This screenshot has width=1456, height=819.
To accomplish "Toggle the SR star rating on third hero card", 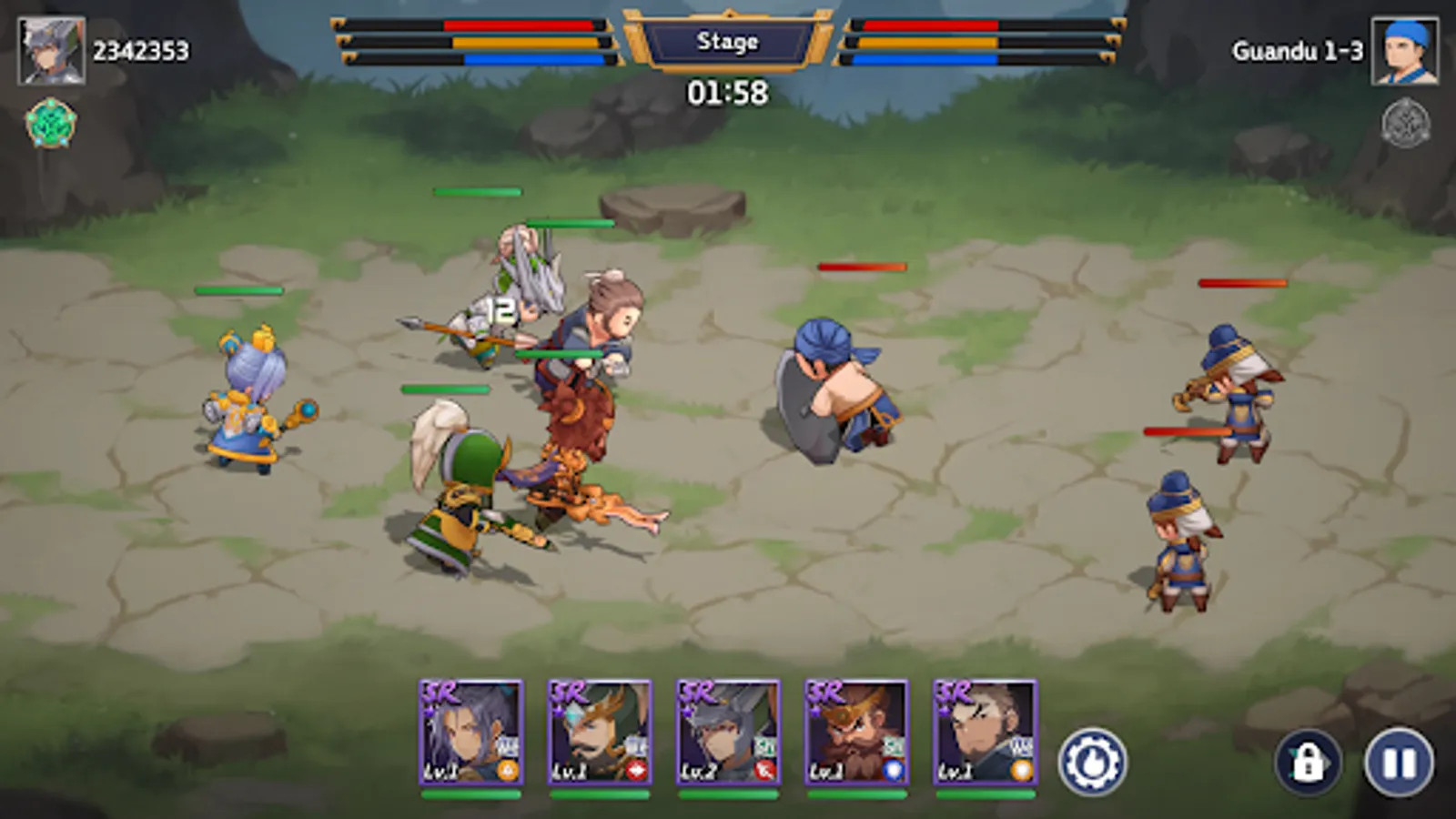I will 696,693.
